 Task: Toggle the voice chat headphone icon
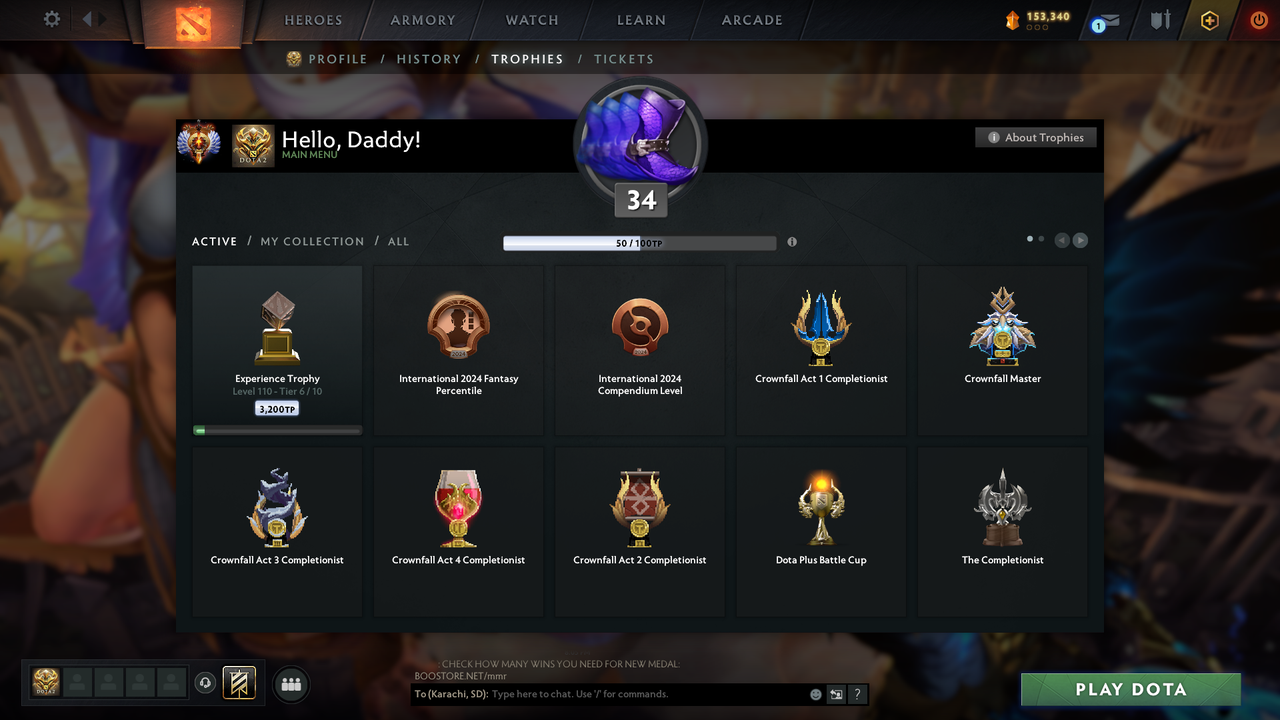coord(207,682)
